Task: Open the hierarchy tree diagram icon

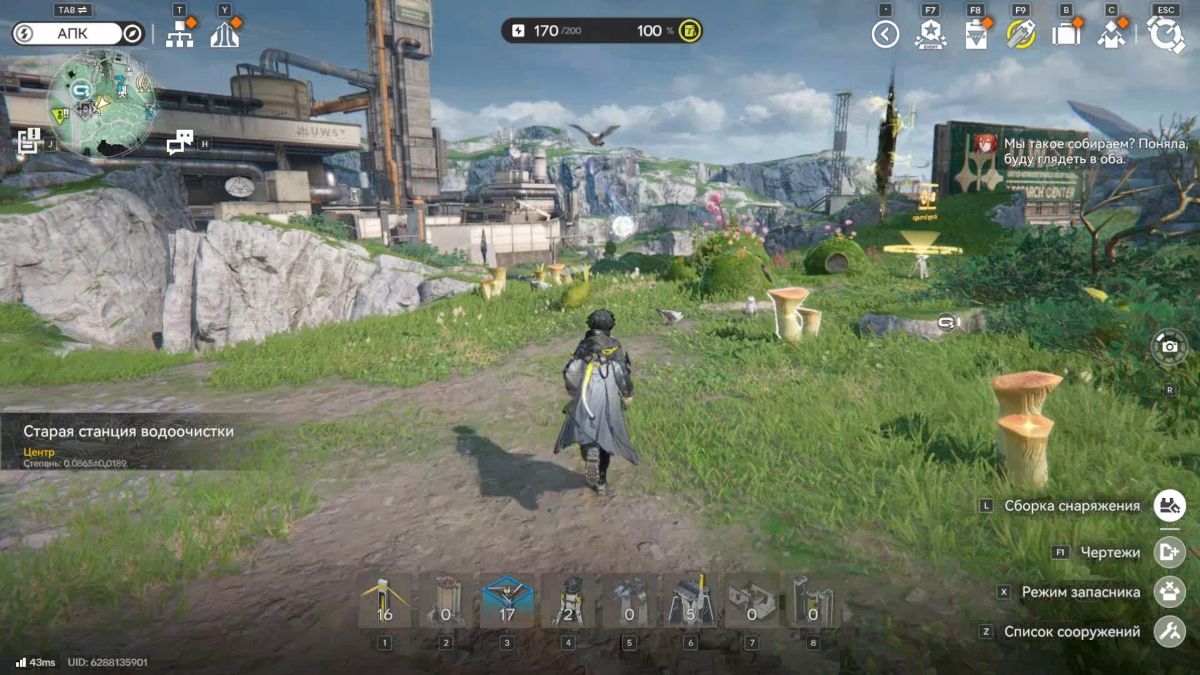Action: [x=179, y=35]
